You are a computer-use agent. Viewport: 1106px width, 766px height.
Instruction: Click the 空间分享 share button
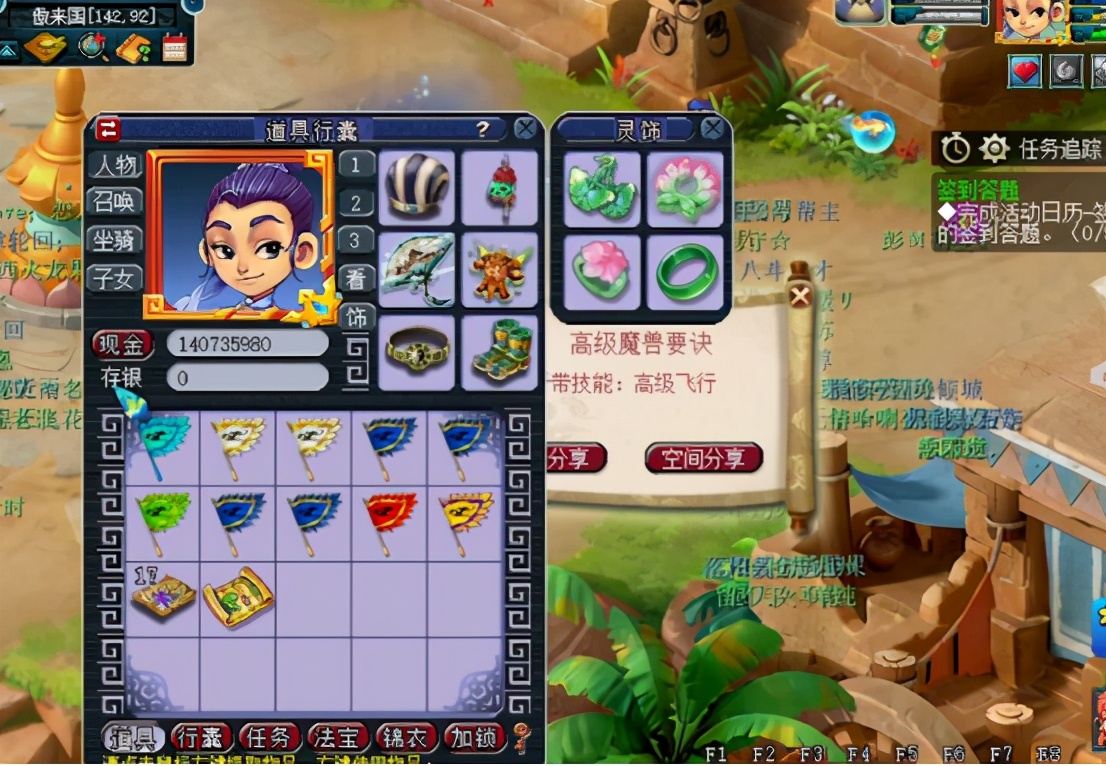[703, 458]
